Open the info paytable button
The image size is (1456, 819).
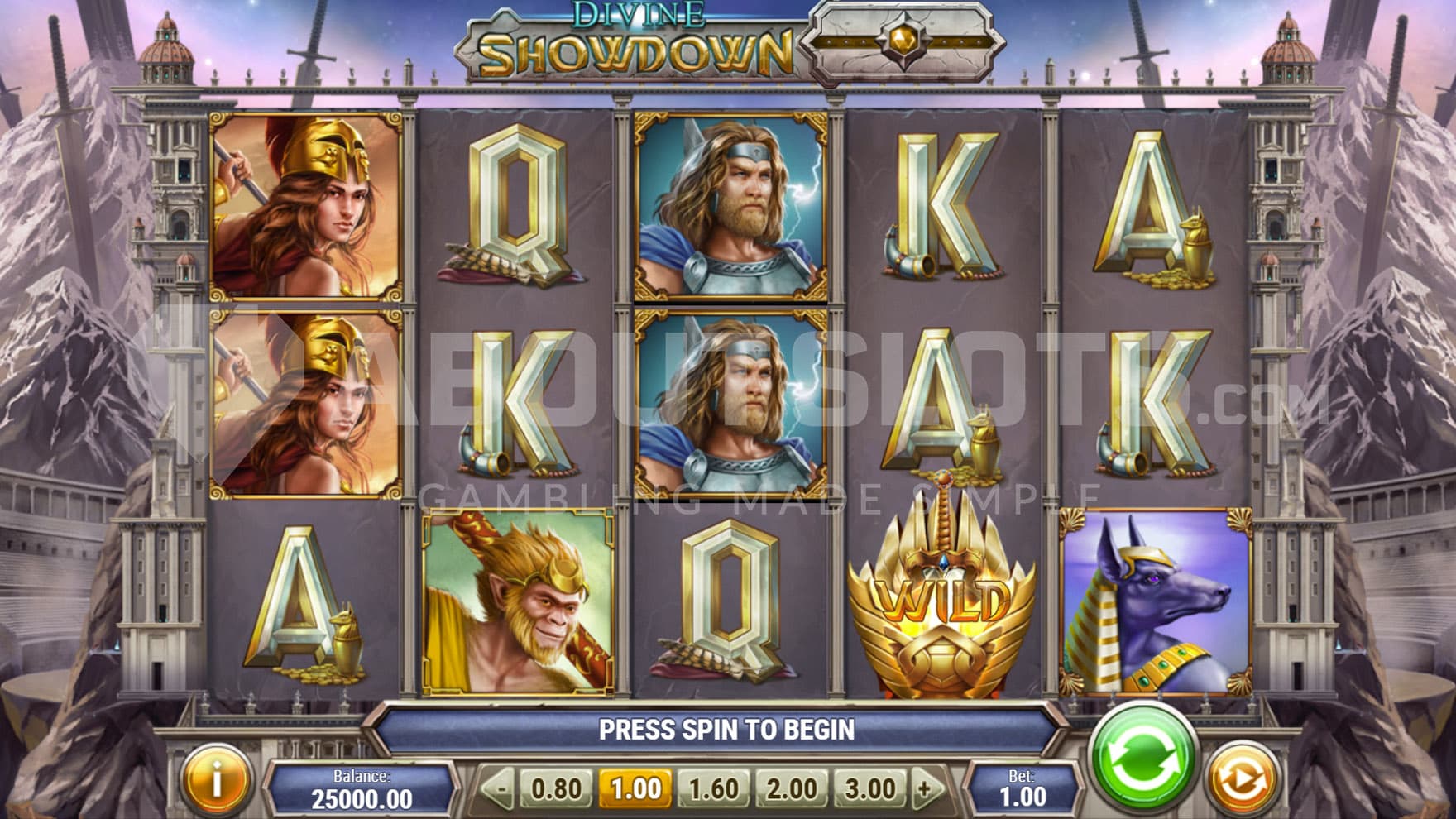pos(217,778)
